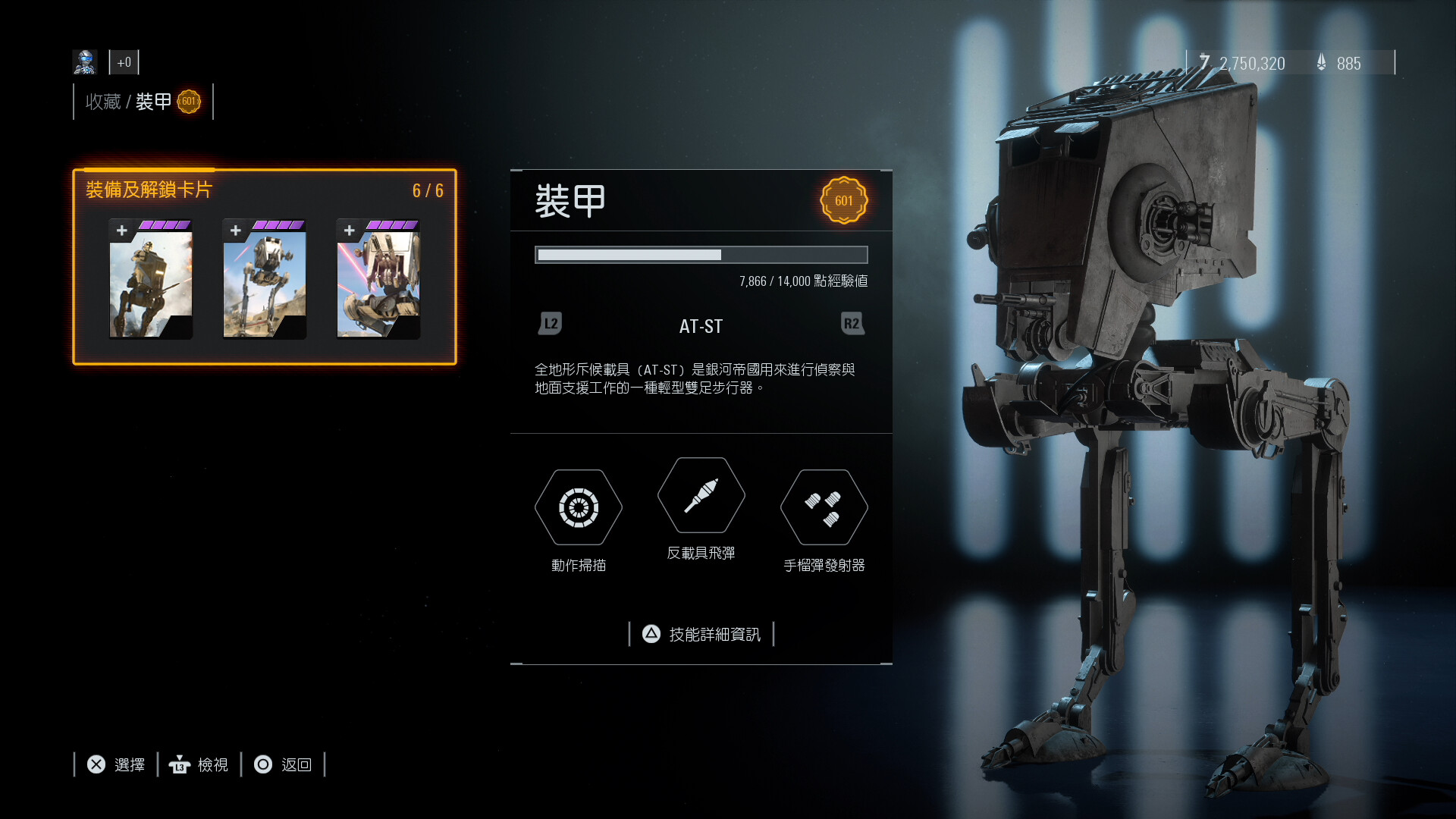The image size is (1456, 819).
Task: Choose the middle AT-ST star card
Action: [x=265, y=279]
